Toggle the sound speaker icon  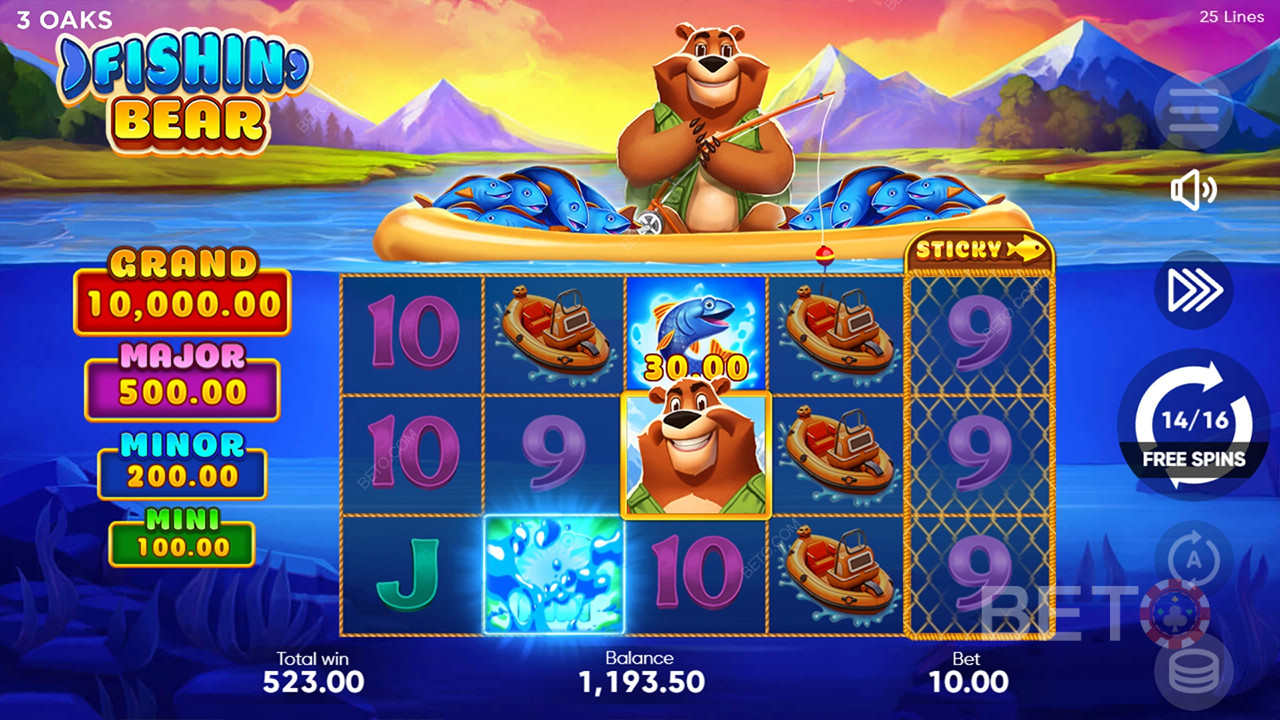1193,190
